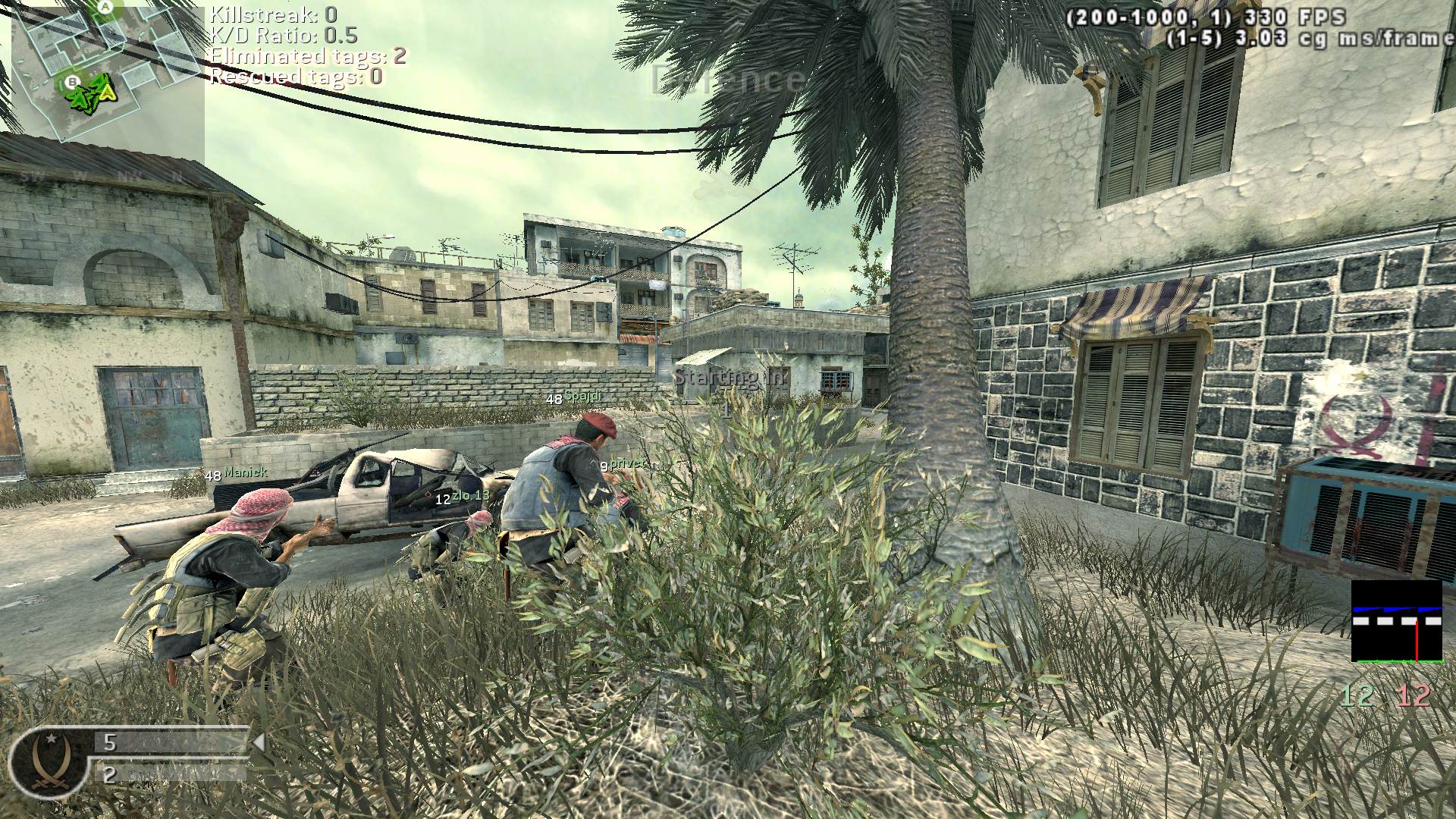The height and width of the screenshot is (819, 1456).
Task: Select teammate Maniek's name tag
Action: (x=245, y=472)
